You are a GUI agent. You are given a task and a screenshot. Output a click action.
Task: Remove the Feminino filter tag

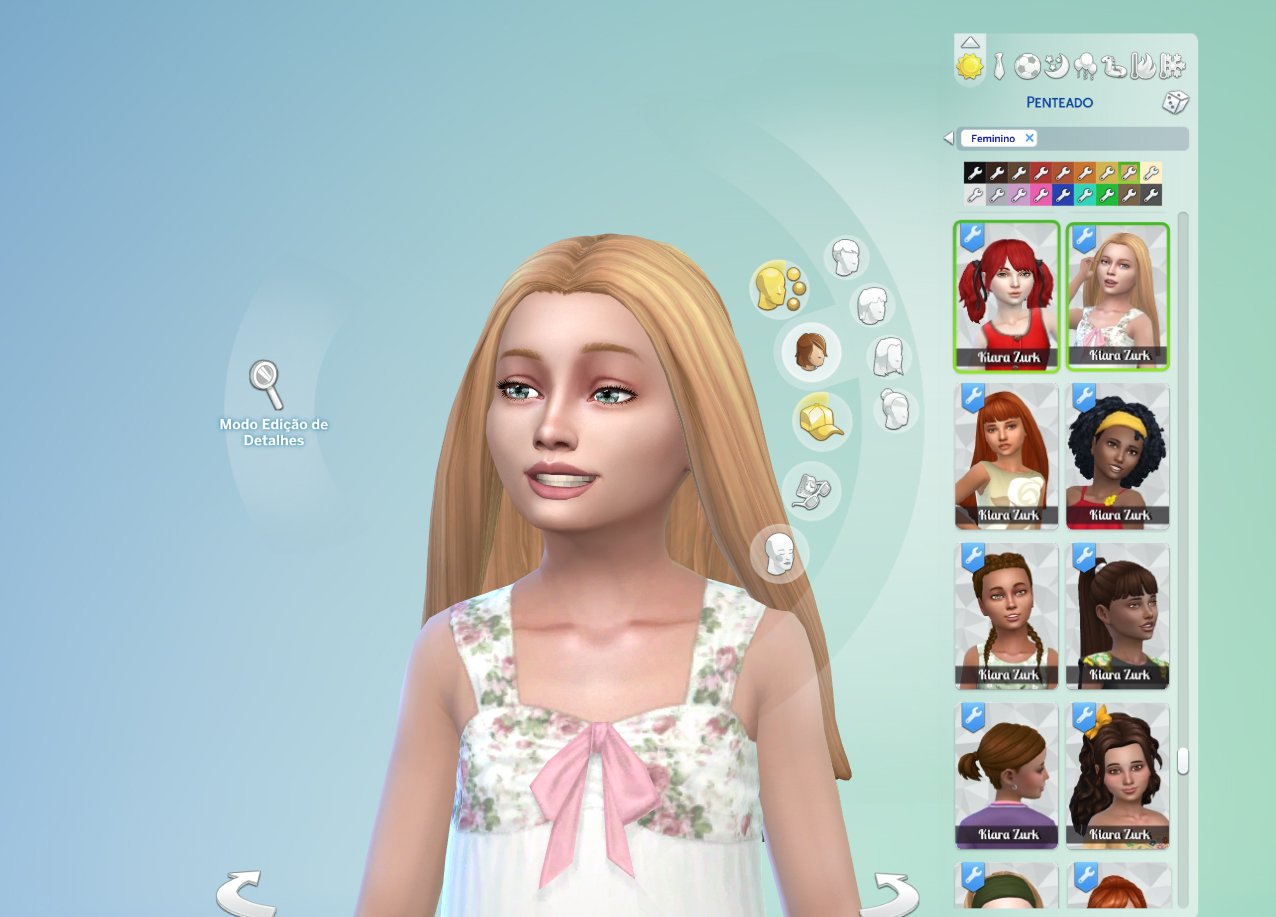pos(1029,138)
